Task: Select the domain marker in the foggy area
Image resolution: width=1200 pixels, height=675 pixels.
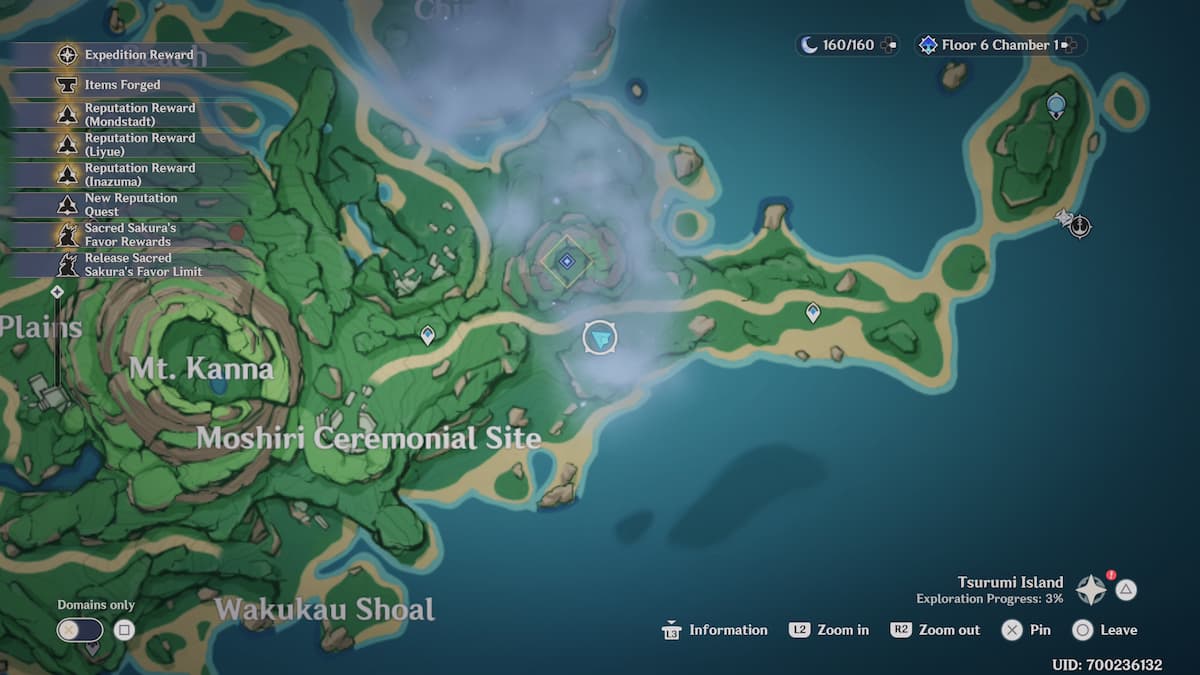Action: coord(567,261)
